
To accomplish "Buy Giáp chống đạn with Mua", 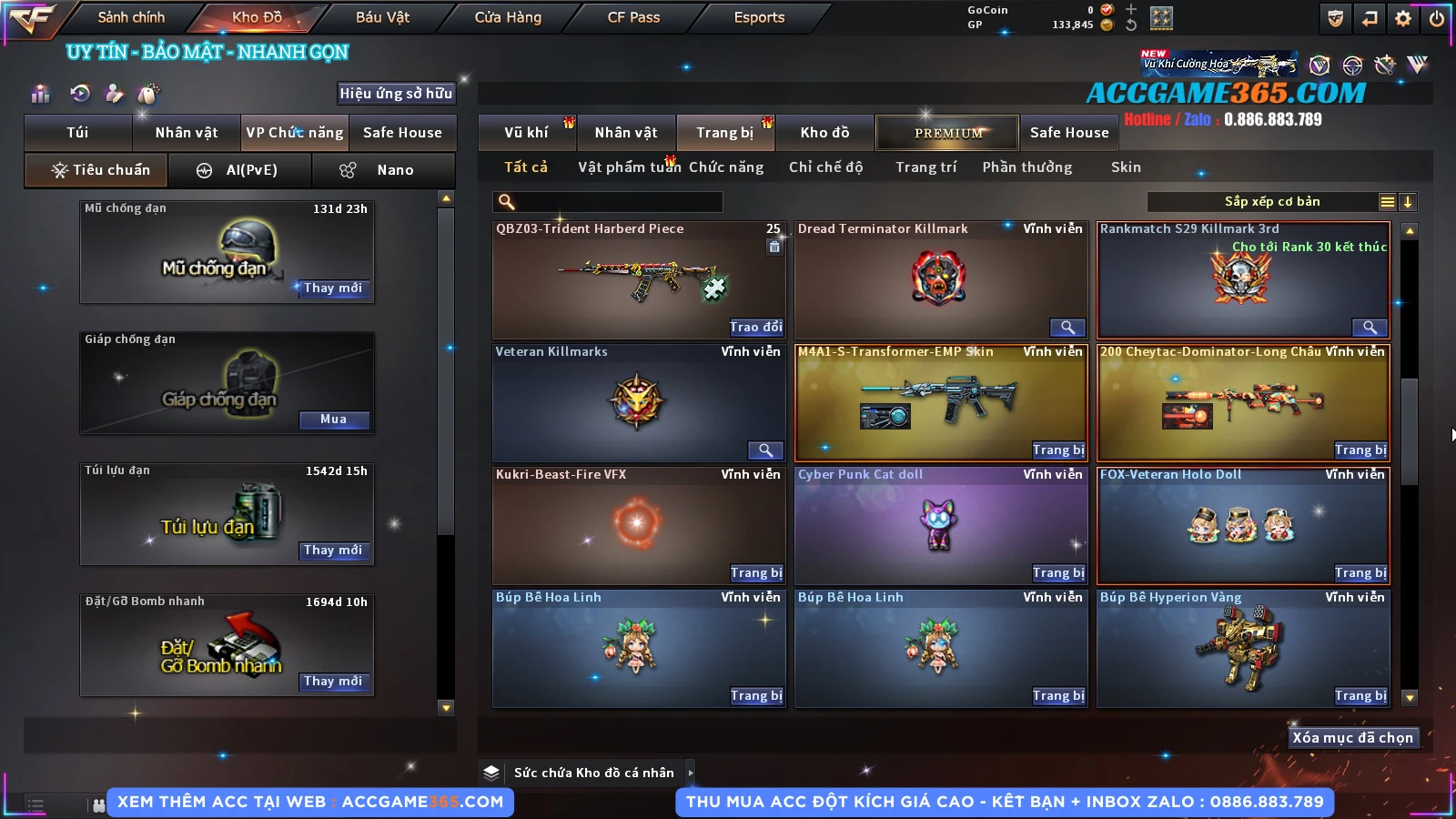I will click(333, 420).
